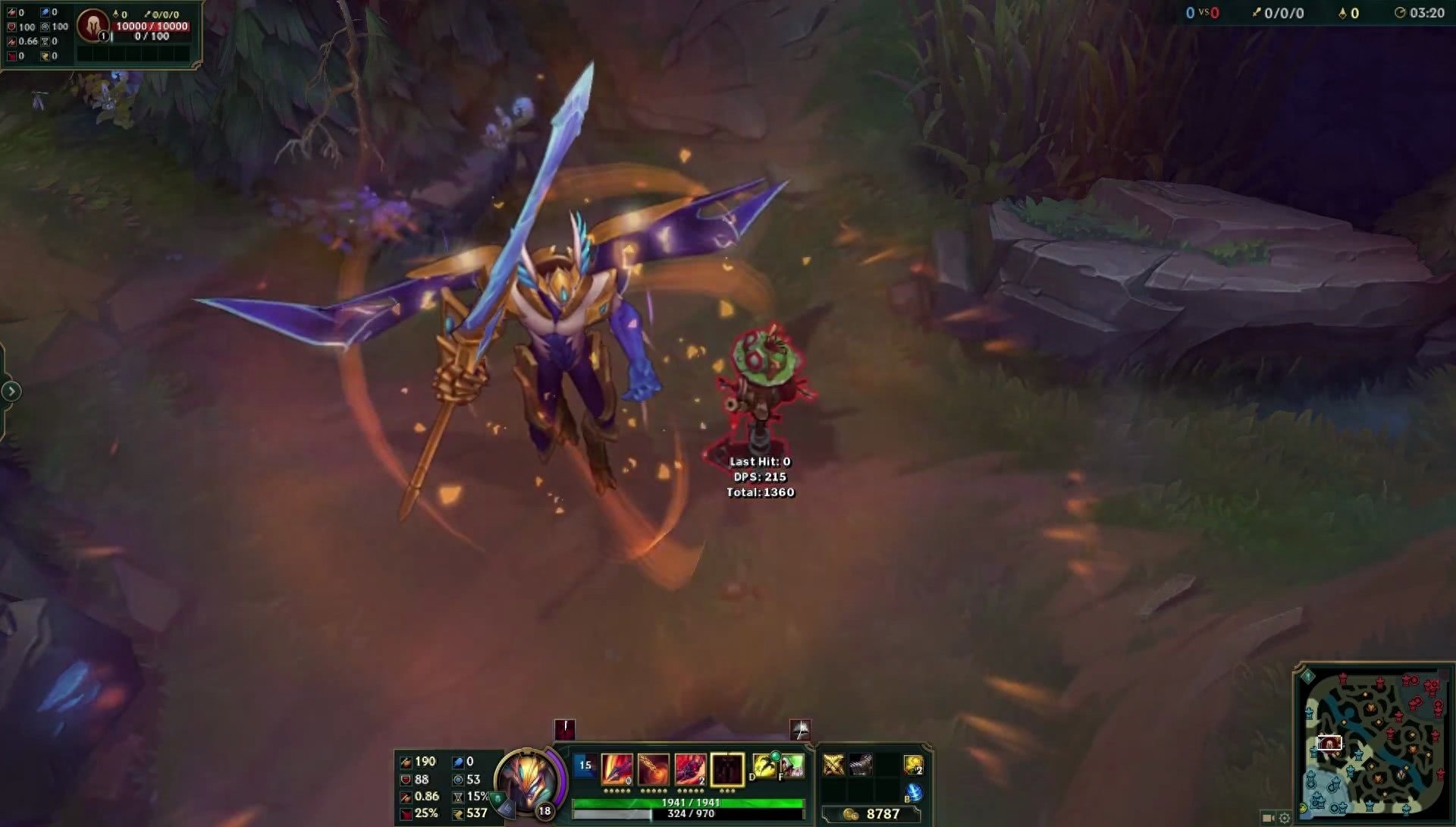Click Aatrox's champion portrait

coord(528,781)
